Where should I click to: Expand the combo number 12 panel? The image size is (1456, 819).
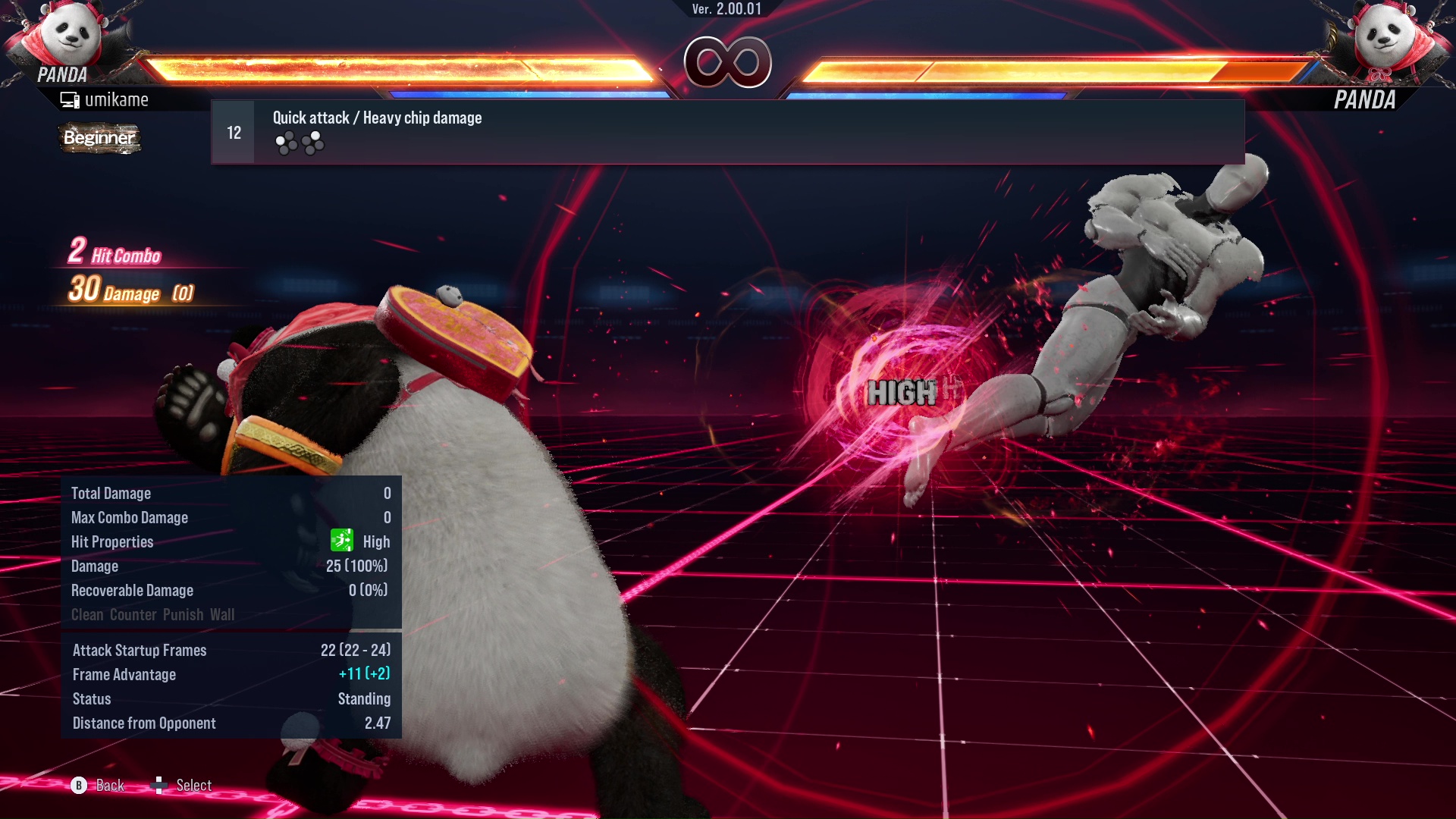pos(233,131)
